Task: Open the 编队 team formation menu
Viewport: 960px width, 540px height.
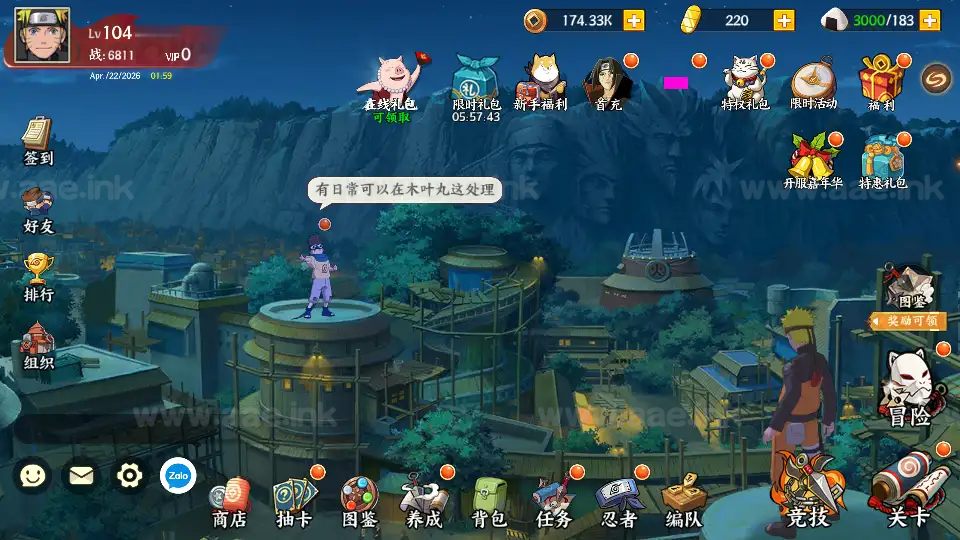Action: point(683,501)
